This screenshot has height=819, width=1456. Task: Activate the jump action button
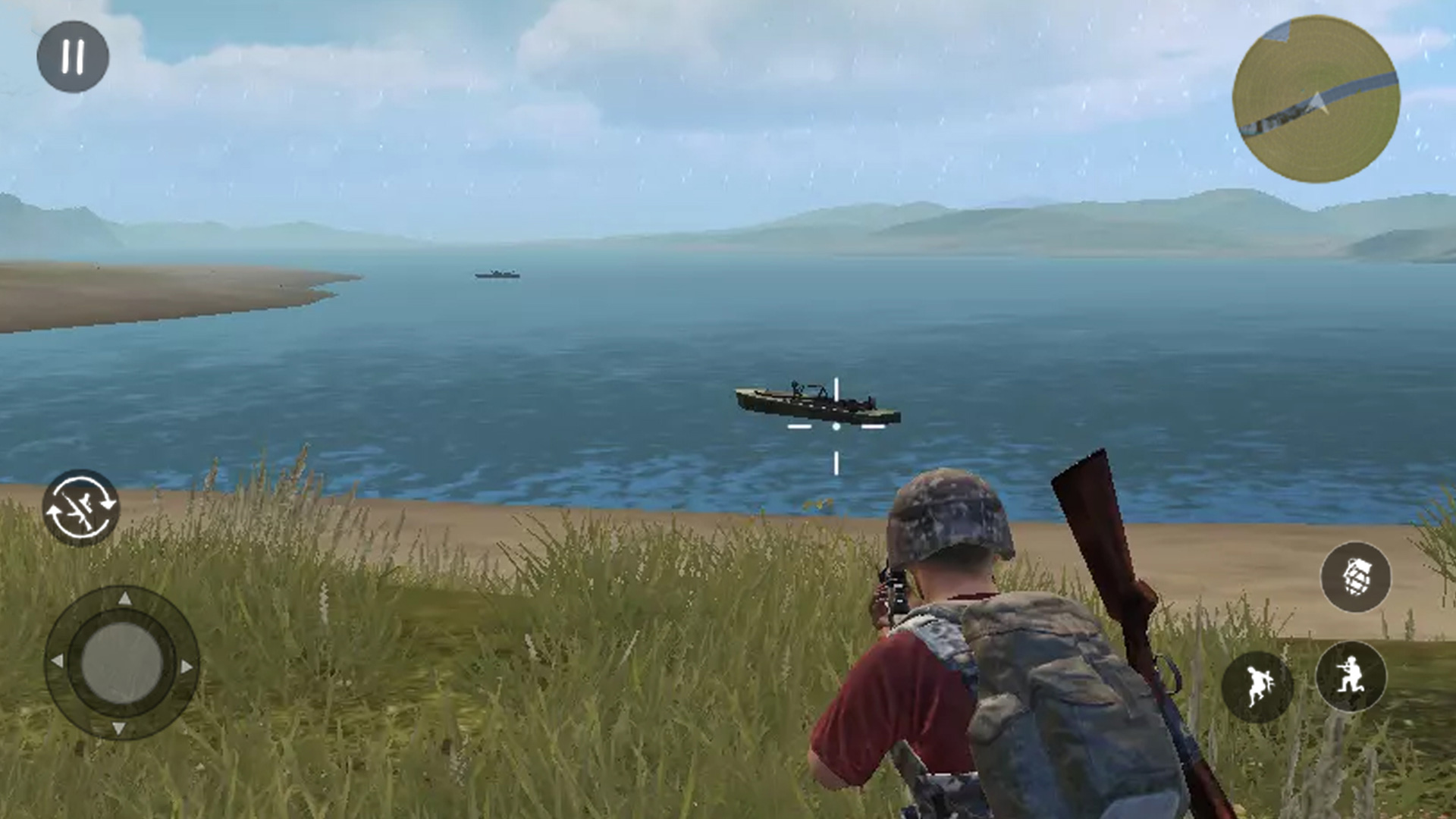click(1257, 686)
